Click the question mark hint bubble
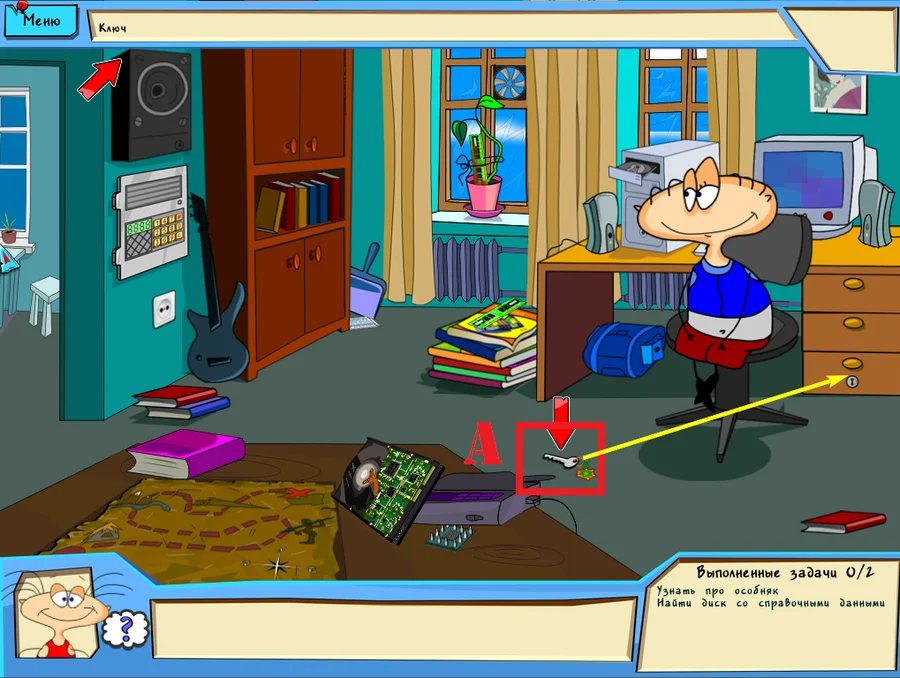 tap(126, 628)
